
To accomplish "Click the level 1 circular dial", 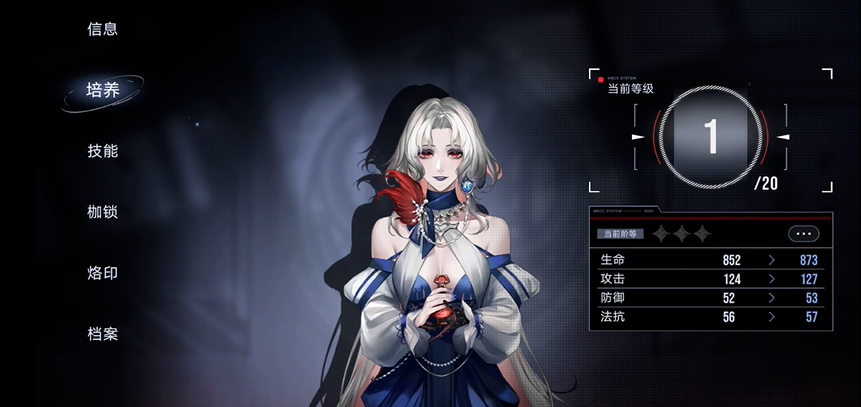I will (711, 136).
